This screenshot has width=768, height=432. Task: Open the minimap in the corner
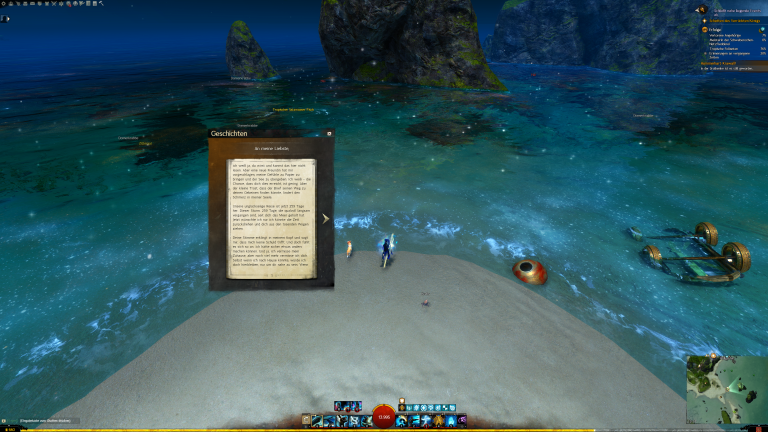726,391
